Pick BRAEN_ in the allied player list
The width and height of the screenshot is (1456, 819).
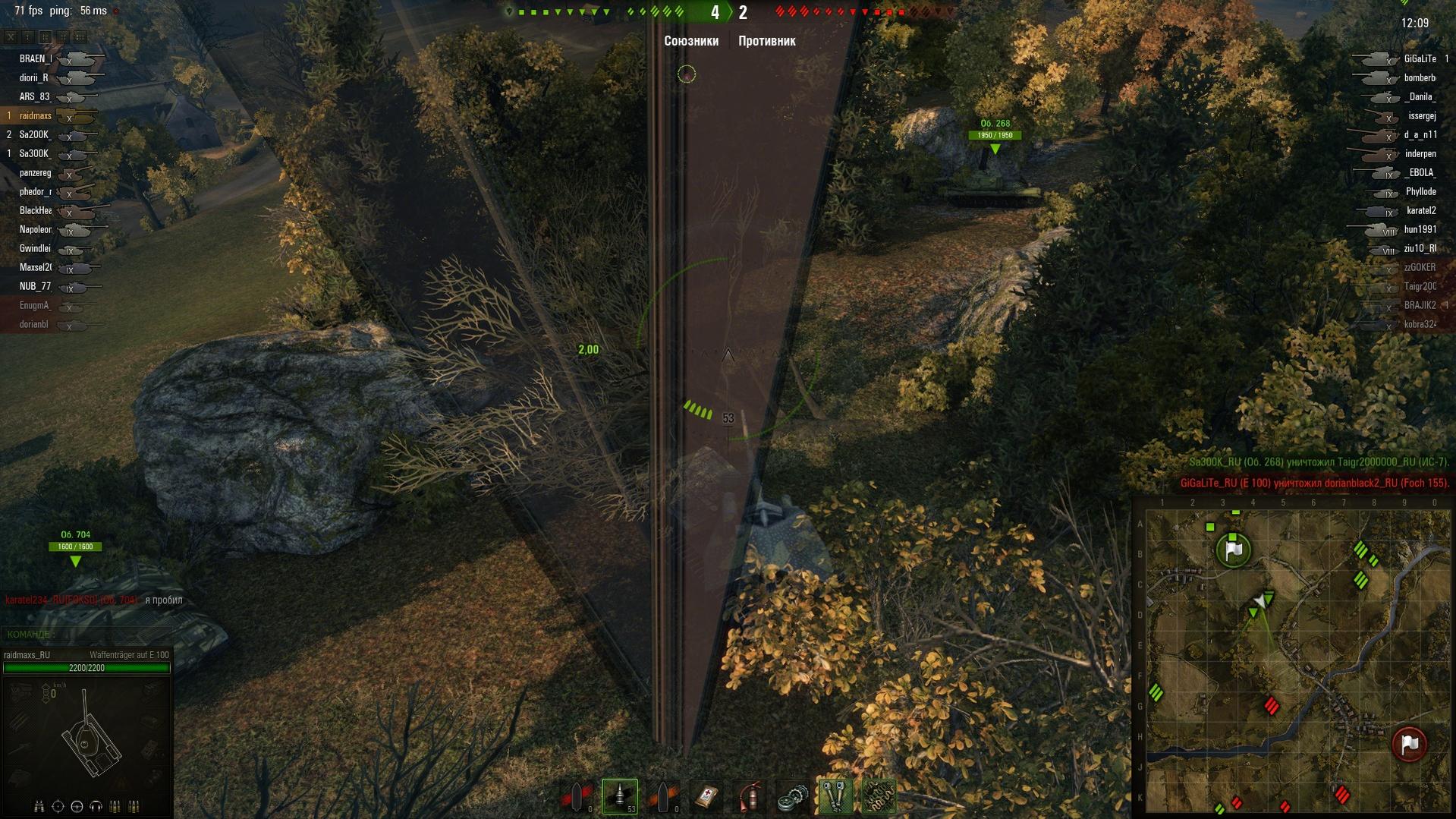click(x=36, y=59)
